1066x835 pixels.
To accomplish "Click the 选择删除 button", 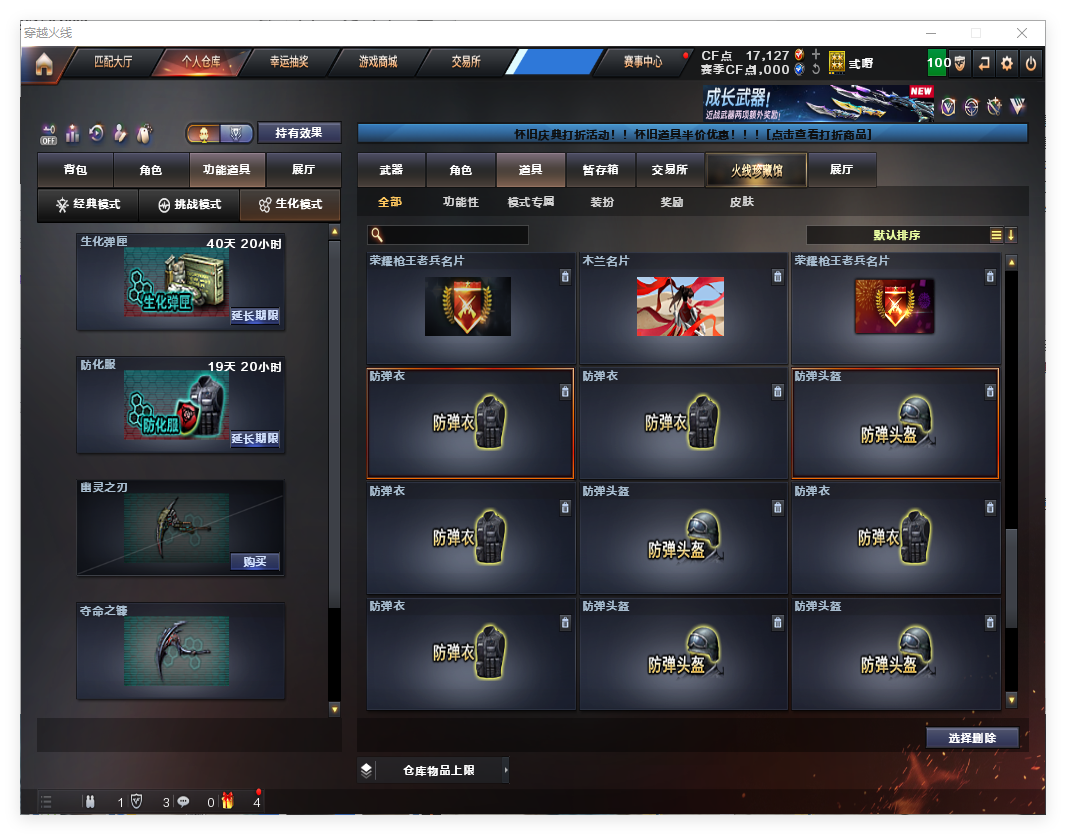I will 972,738.
